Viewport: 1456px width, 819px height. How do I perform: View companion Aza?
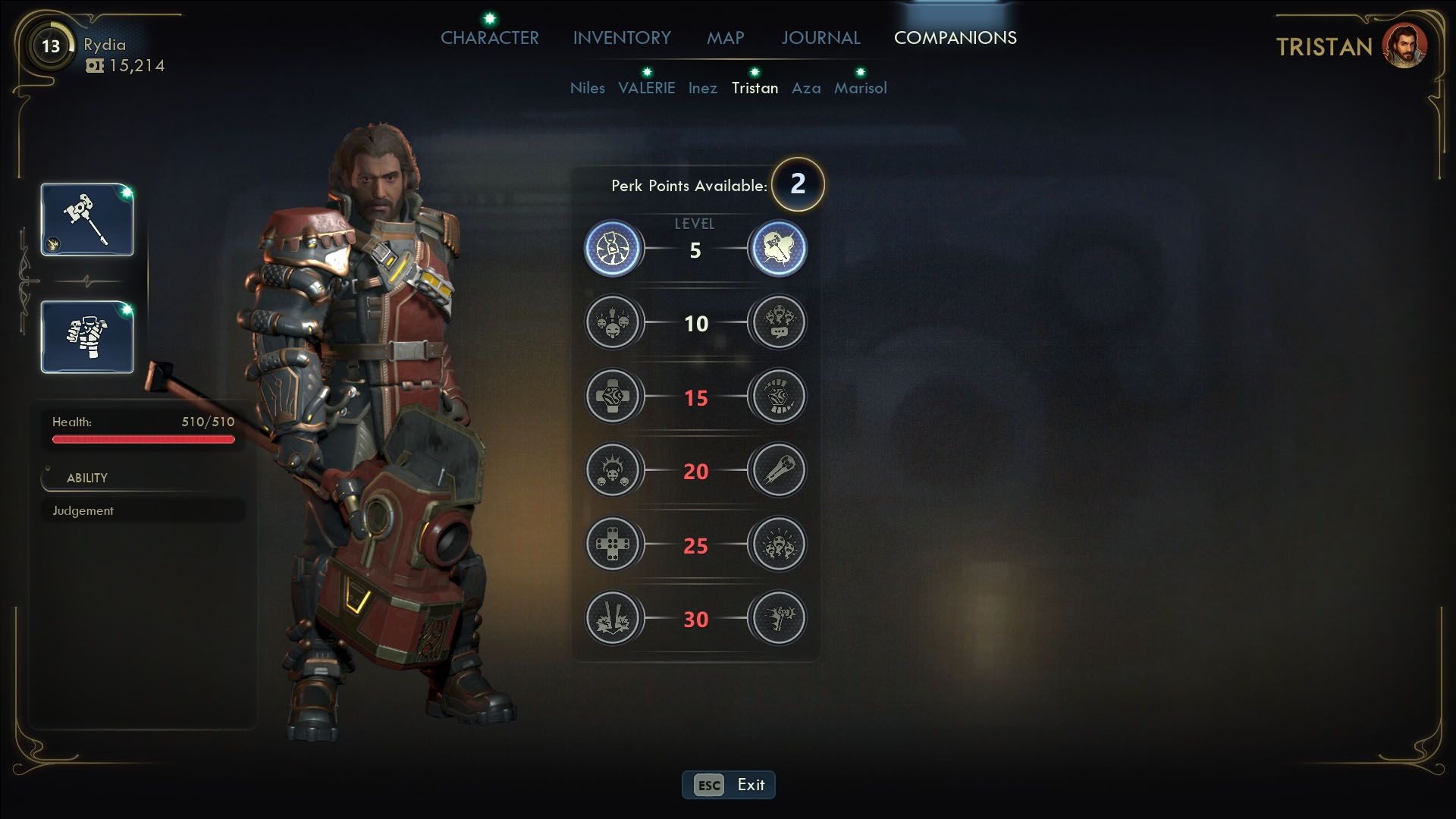(806, 88)
